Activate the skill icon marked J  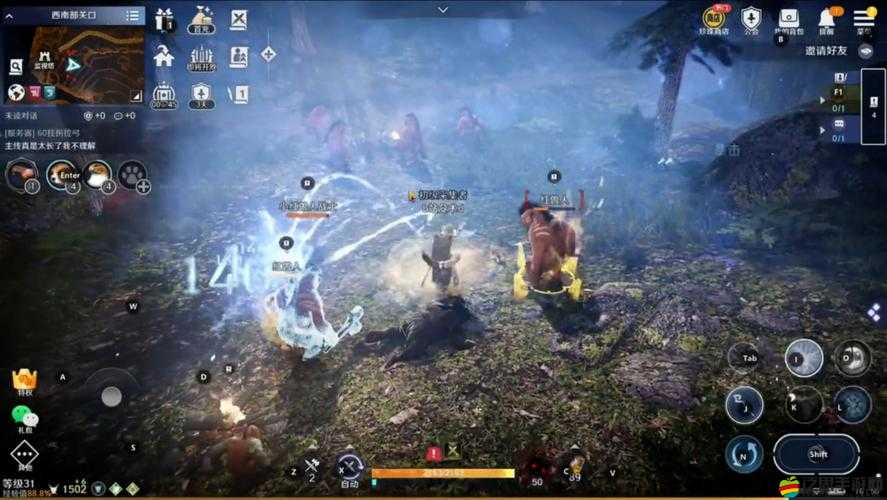coord(745,404)
